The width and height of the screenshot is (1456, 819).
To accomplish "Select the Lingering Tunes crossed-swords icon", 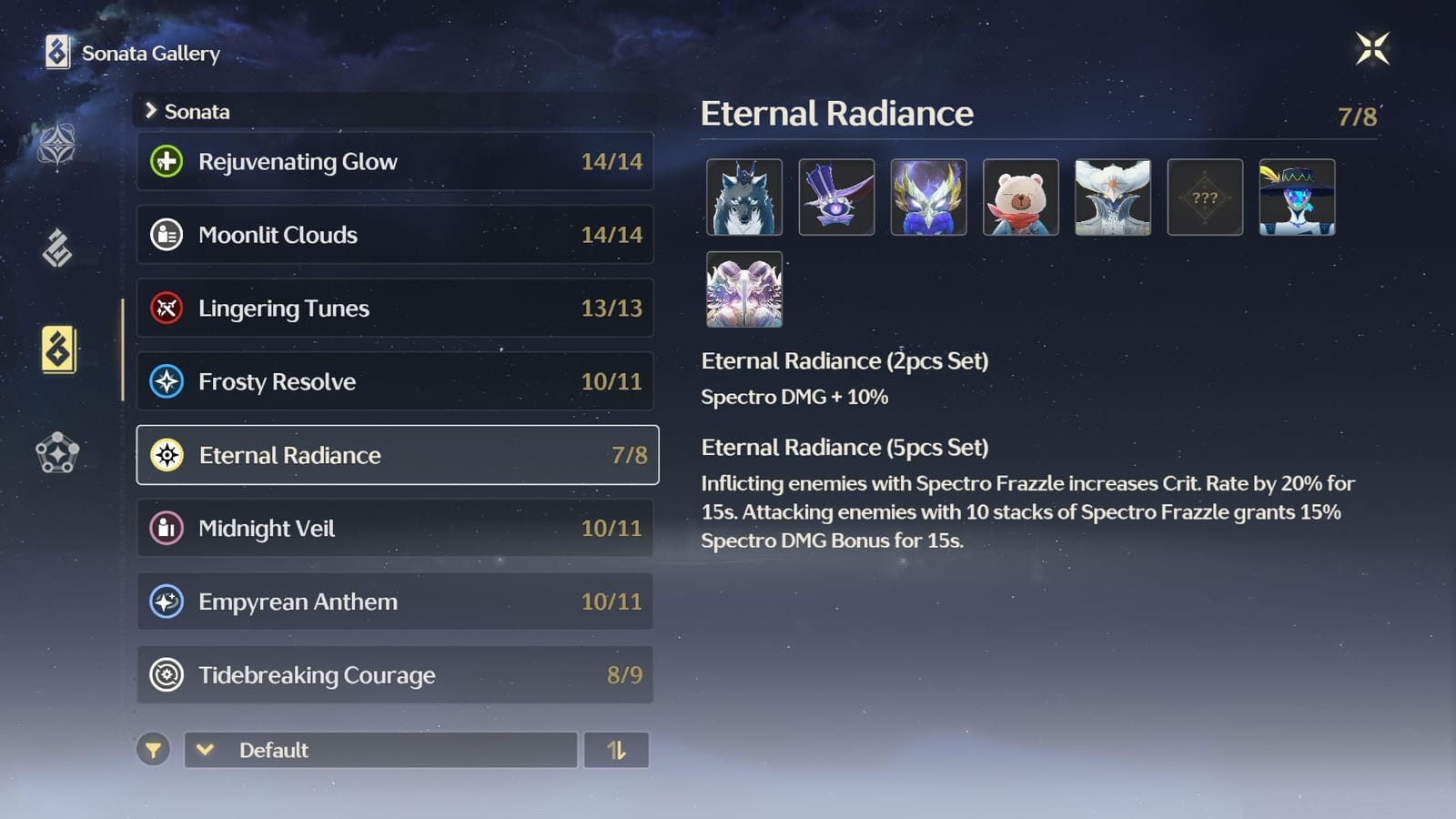I will tap(168, 308).
